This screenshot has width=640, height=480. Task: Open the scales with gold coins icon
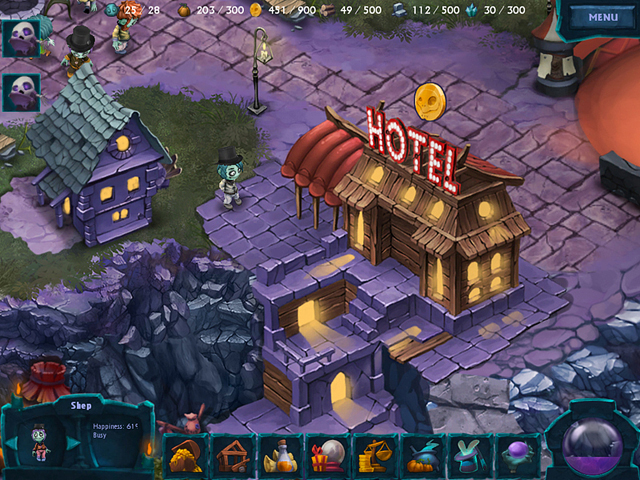[x=377, y=456]
